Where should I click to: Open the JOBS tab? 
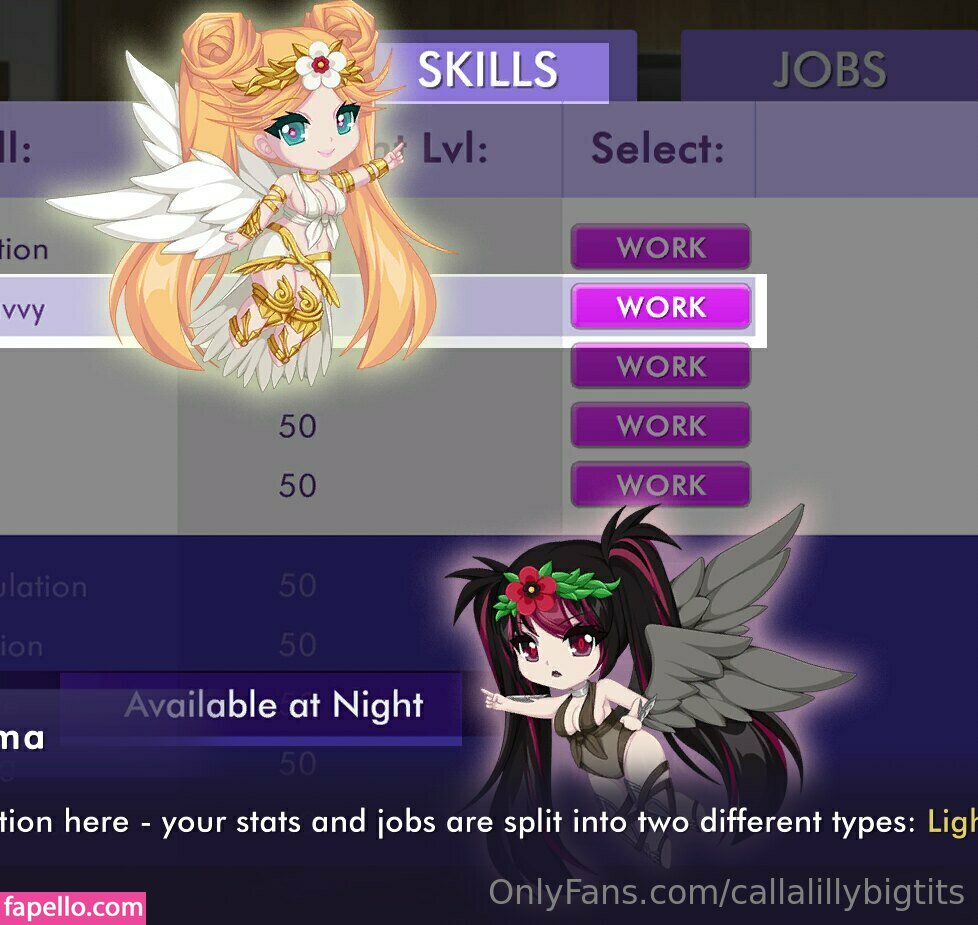[x=829, y=70]
